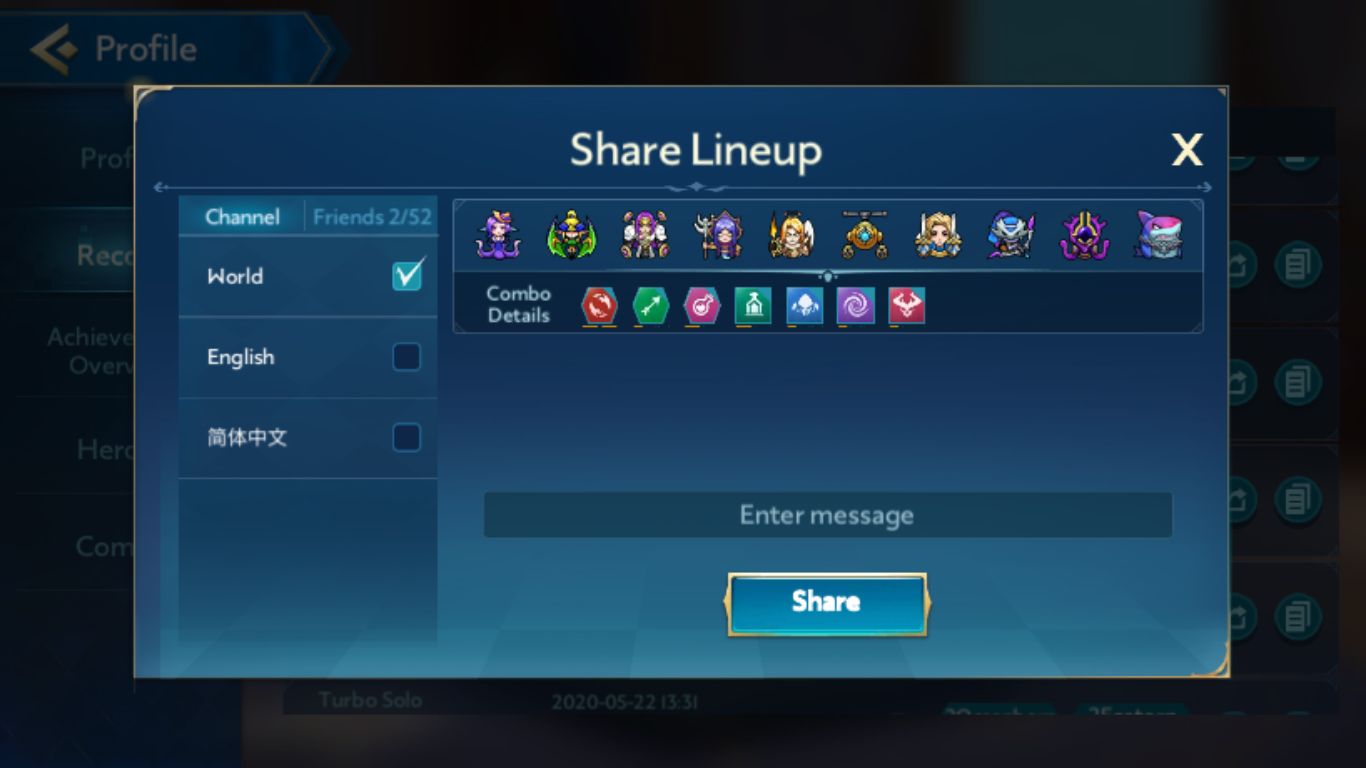Click the Enter message text field
1366x768 pixels.
tap(826, 514)
